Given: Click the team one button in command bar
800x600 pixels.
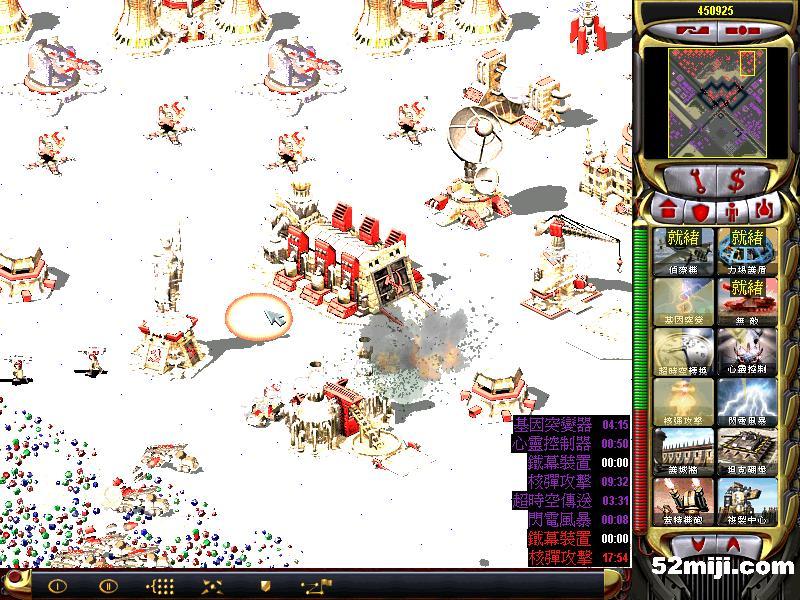Looking at the screenshot, I should pos(57,586).
